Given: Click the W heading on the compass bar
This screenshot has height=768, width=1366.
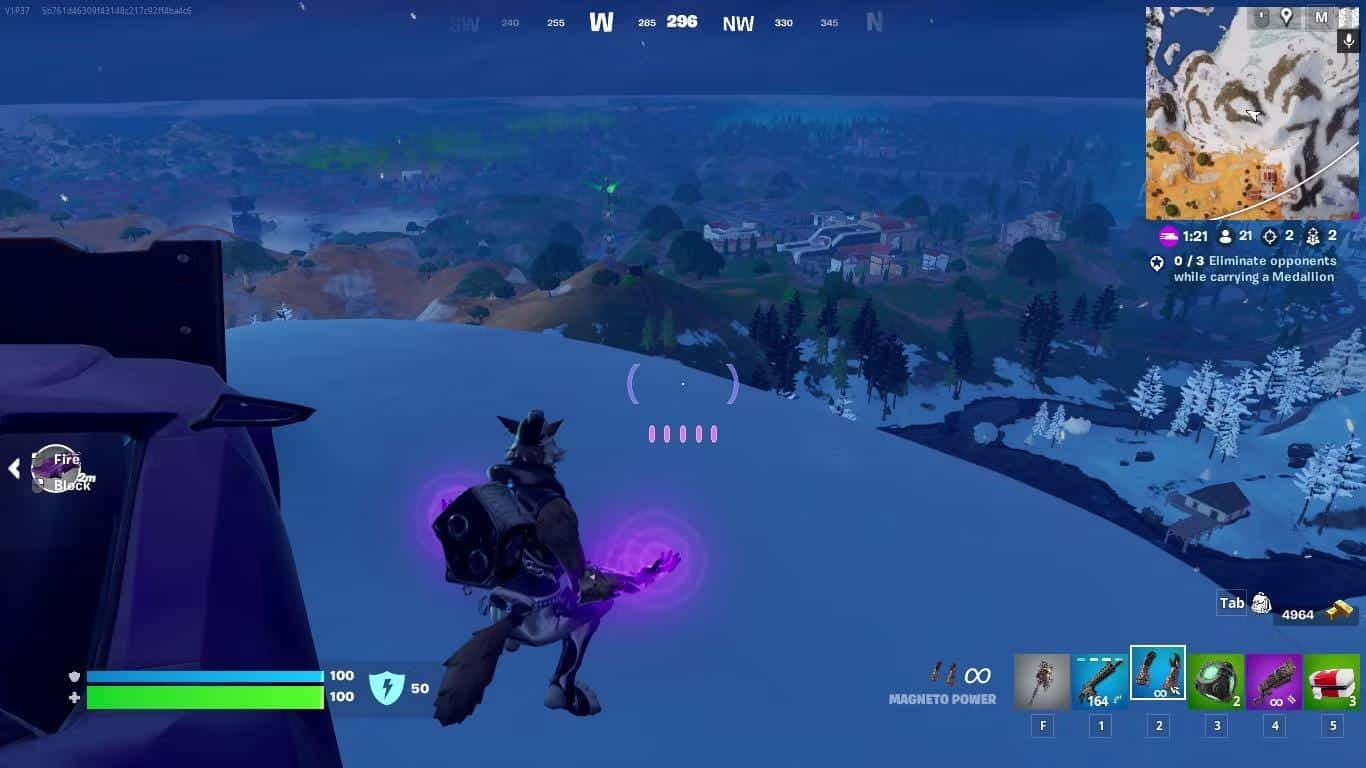Looking at the screenshot, I should (600, 21).
